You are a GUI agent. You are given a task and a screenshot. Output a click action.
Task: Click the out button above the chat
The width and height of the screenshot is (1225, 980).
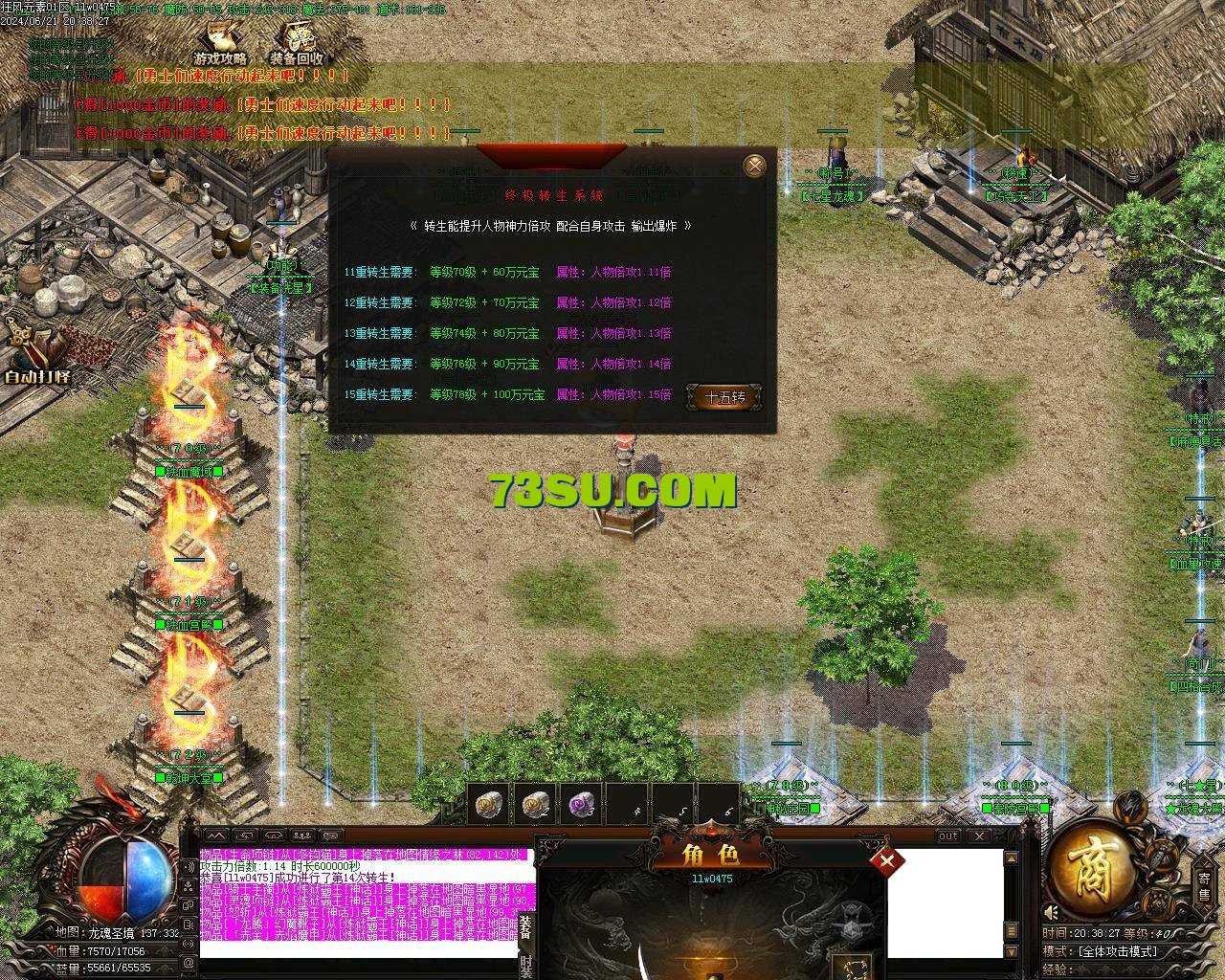(x=947, y=835)
